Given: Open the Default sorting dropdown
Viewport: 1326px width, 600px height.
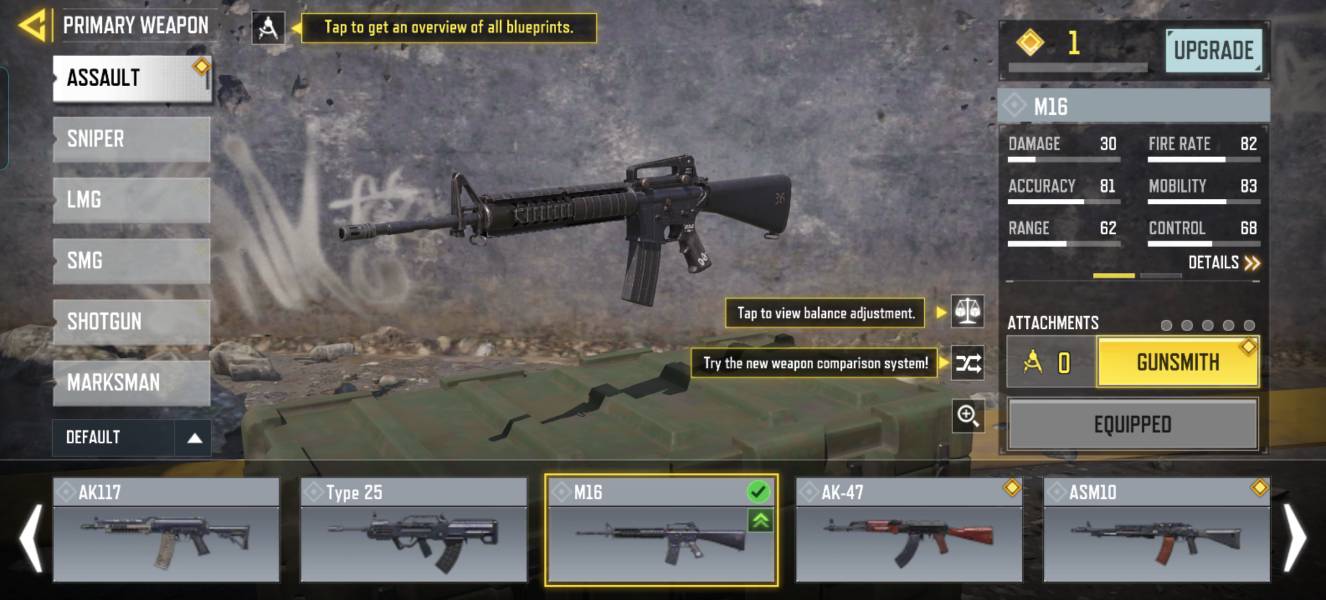Looking at the screenshot, I should (131, 437).
